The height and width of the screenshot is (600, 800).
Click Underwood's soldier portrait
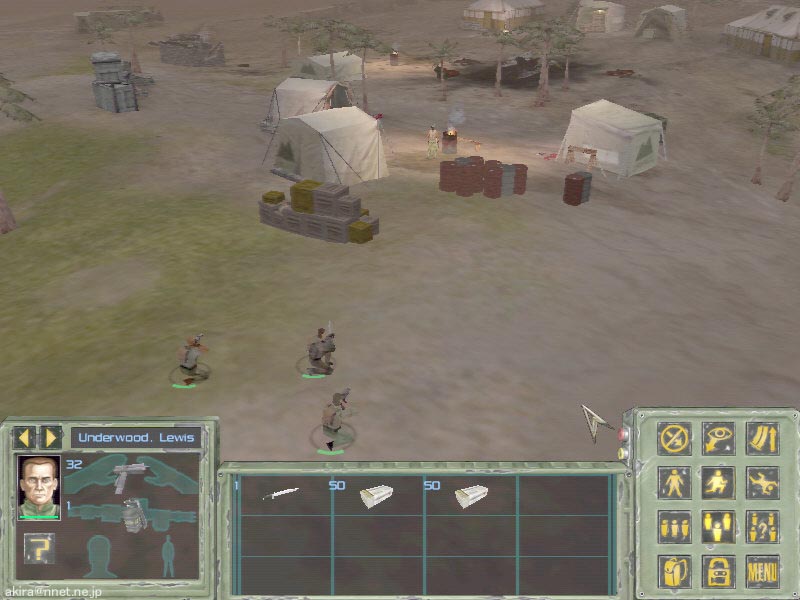39,487
